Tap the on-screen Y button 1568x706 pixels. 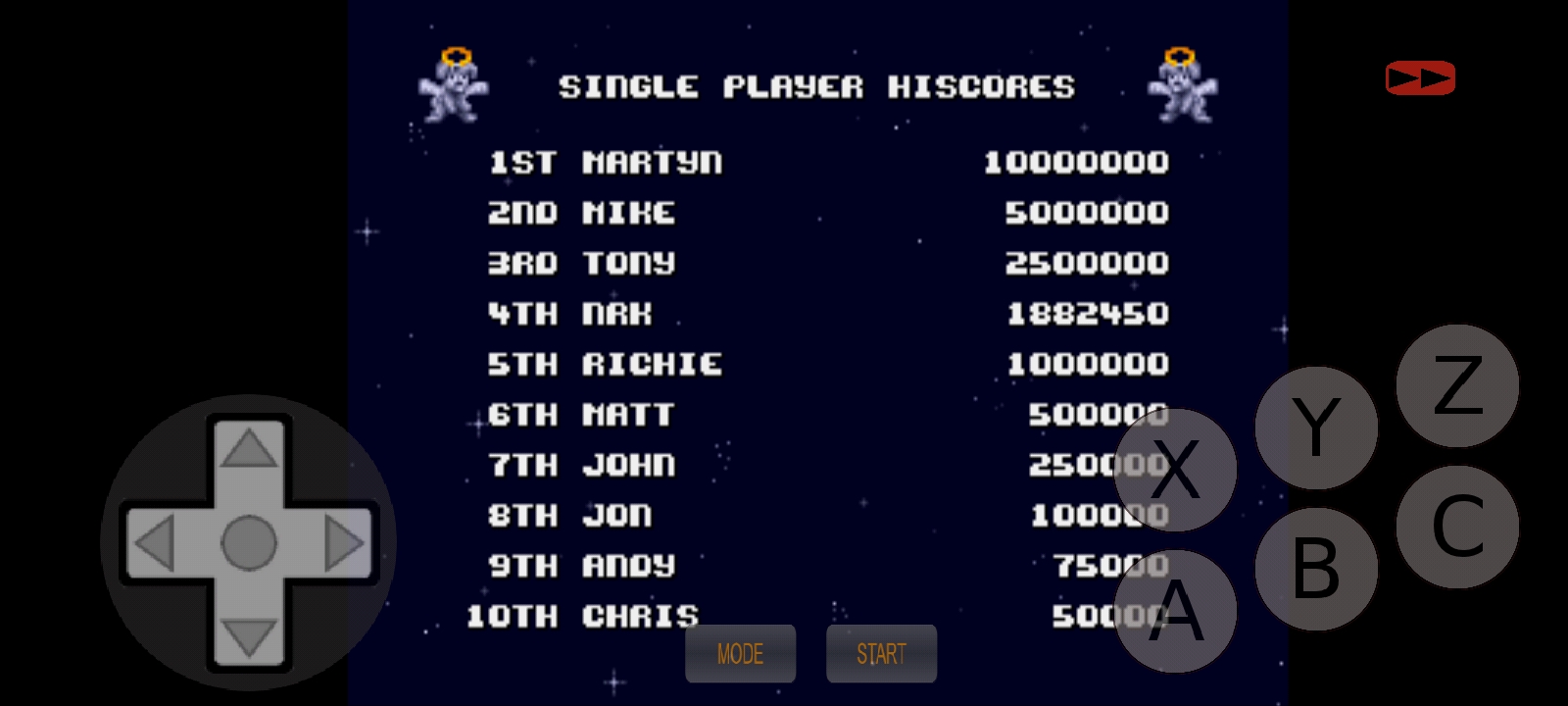click(x=1316, y=428)
